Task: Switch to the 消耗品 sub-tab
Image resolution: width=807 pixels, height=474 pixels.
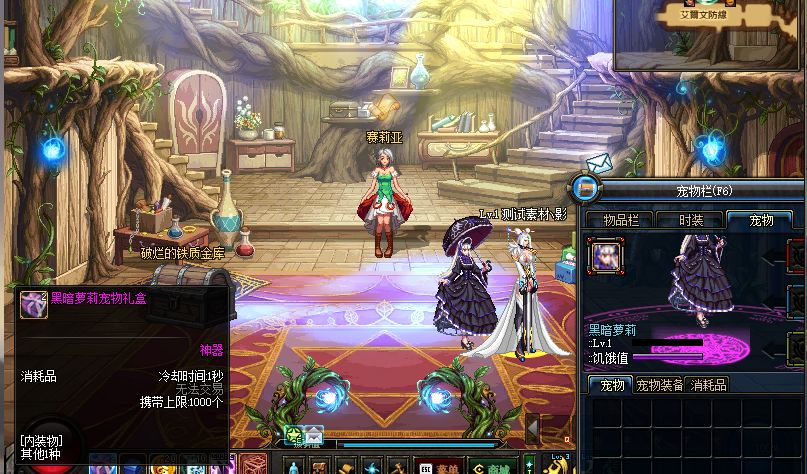Action: click(709, 385)
